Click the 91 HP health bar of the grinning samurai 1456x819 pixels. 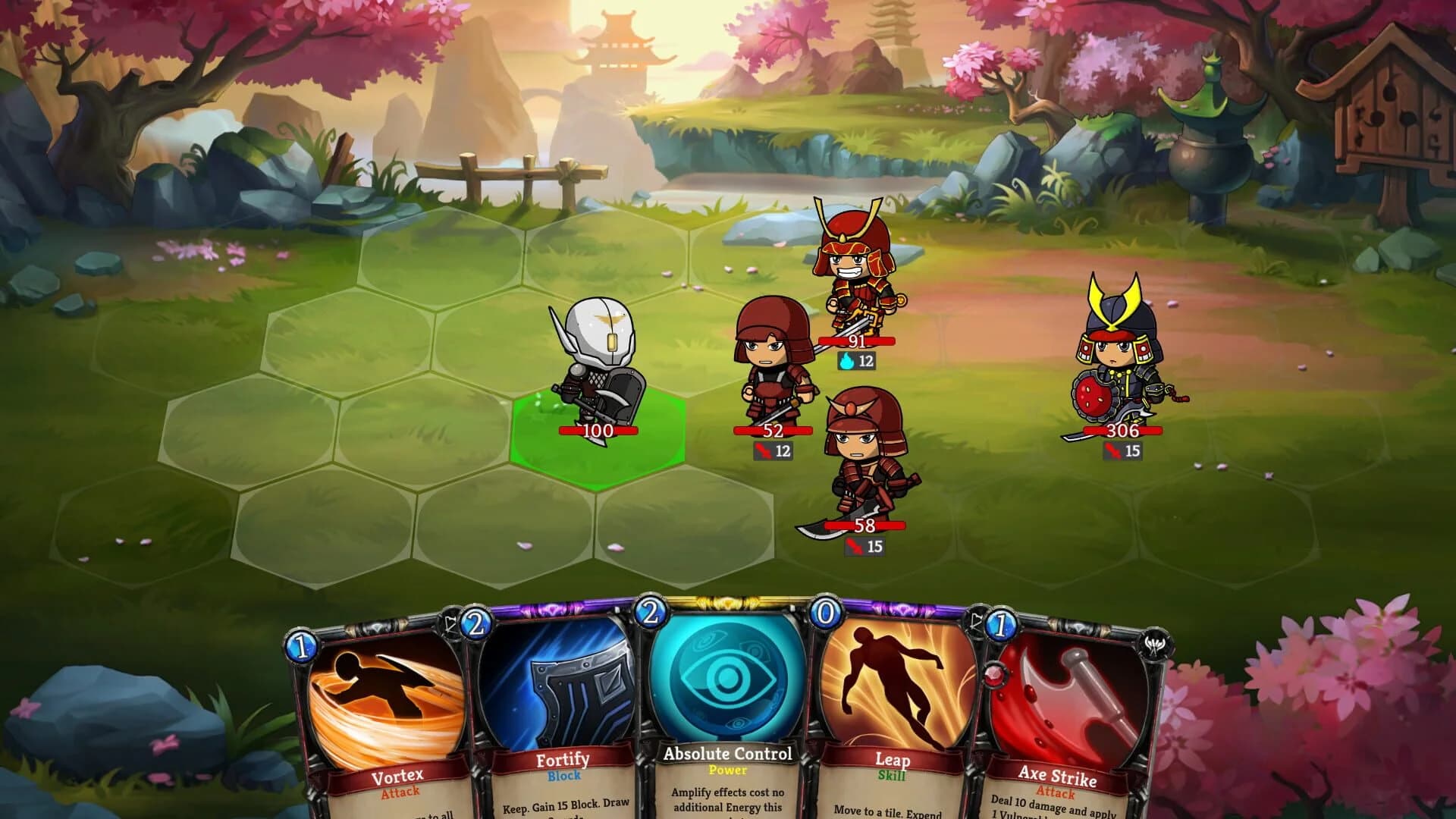[x=857, y=343]
